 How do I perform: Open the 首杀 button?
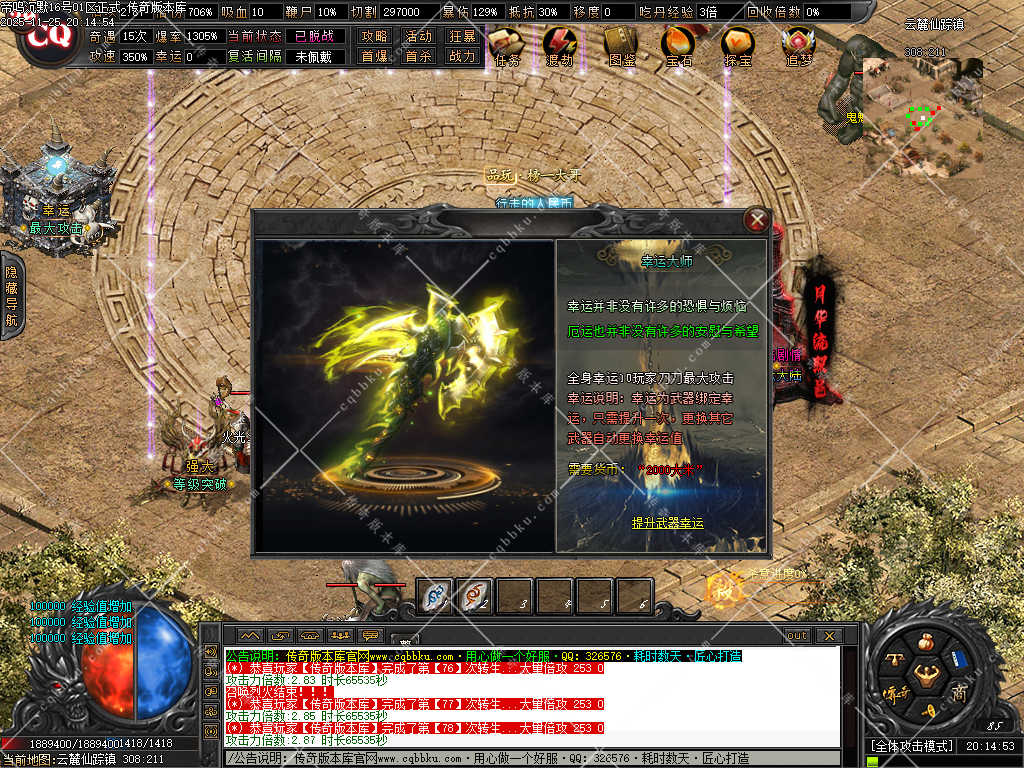418,57
